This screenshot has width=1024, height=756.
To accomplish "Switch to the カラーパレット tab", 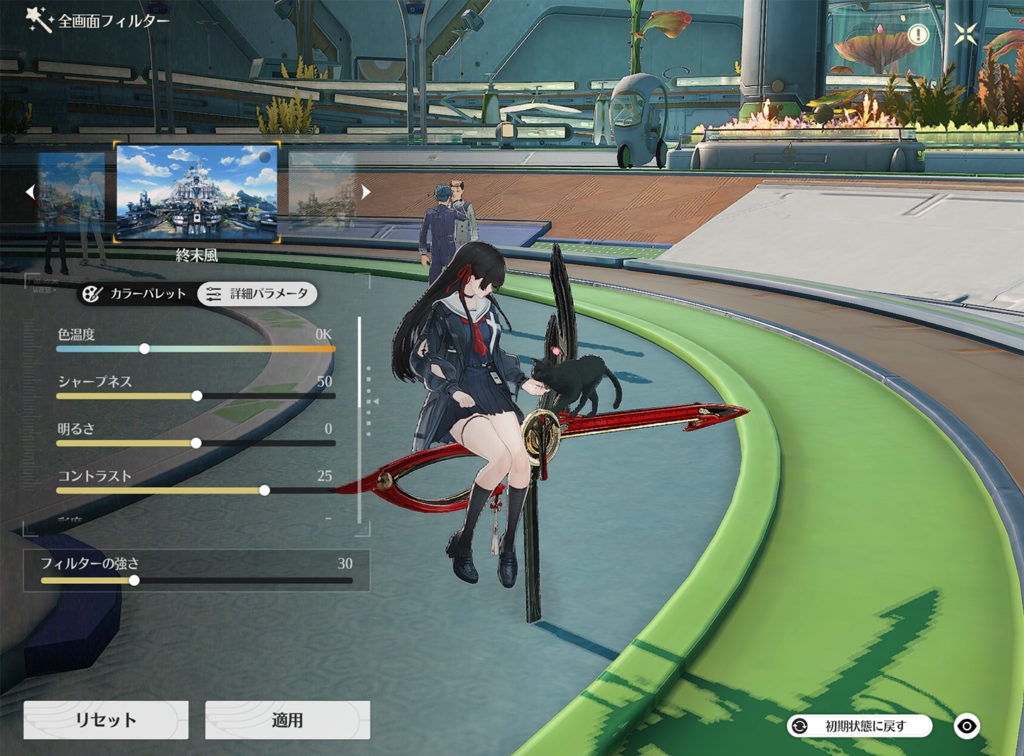I will click(x=134, y=294).
